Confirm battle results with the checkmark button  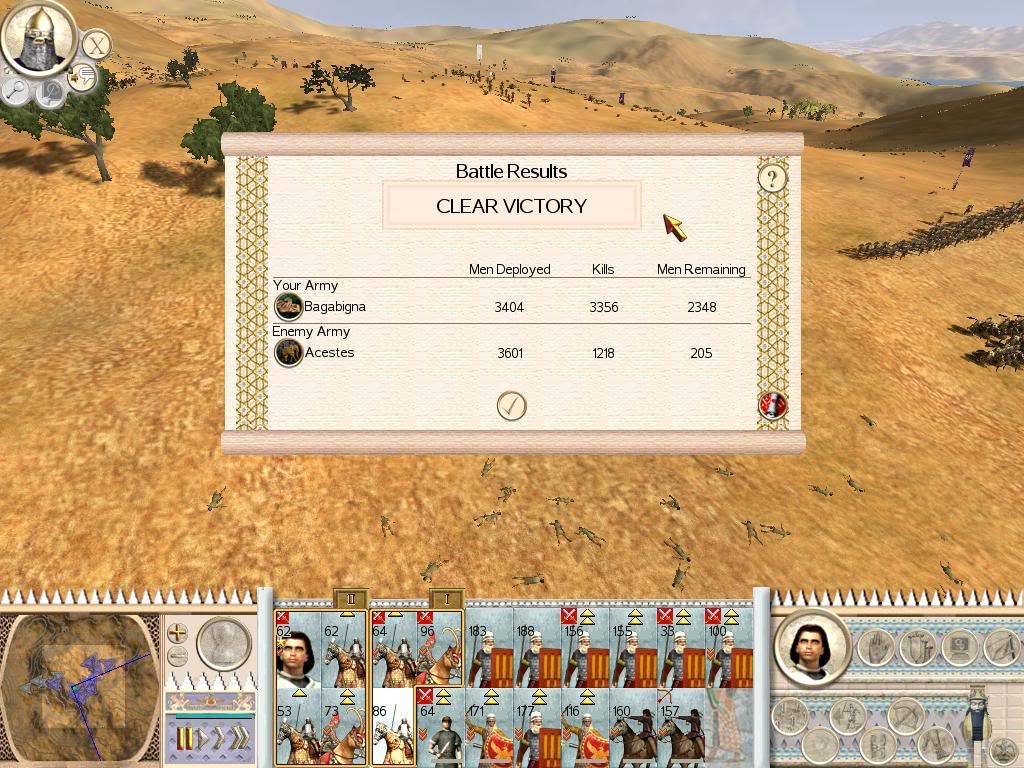511,405
